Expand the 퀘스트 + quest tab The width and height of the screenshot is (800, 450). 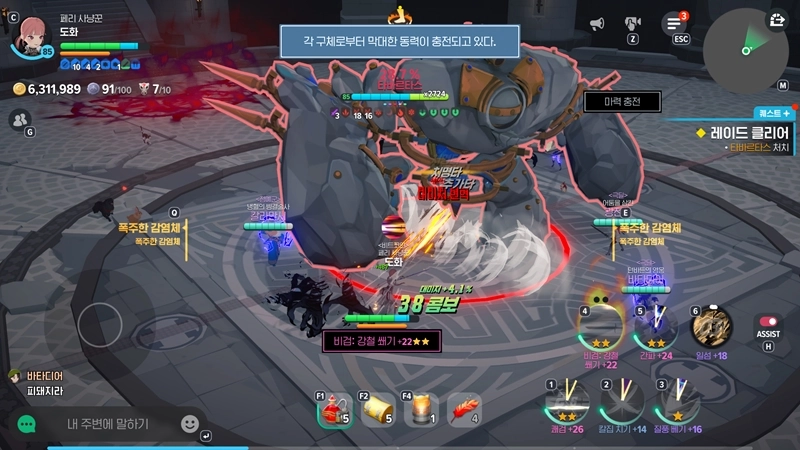point(772,114)
